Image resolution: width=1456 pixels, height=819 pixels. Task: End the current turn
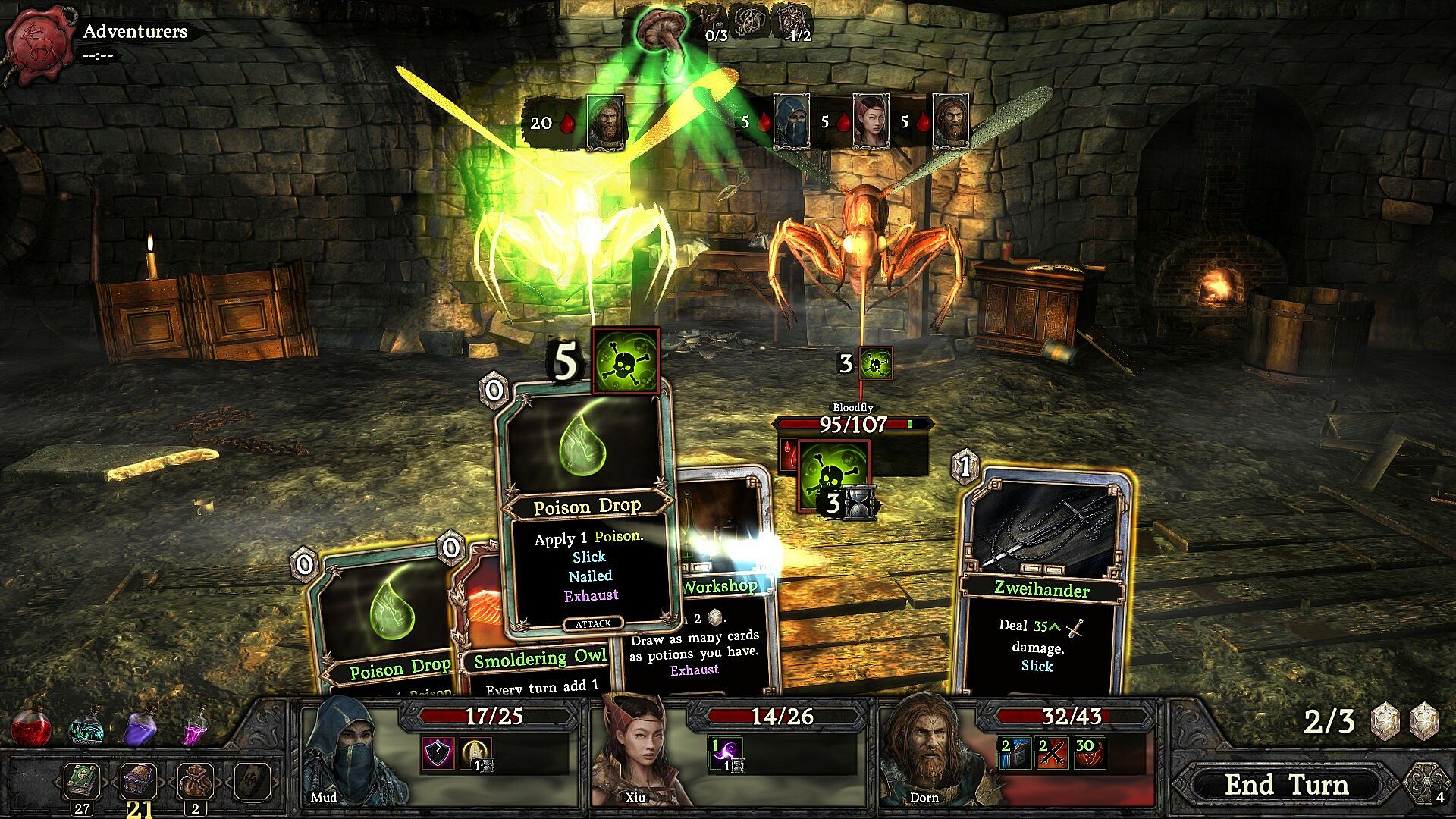pos(1287,785)
